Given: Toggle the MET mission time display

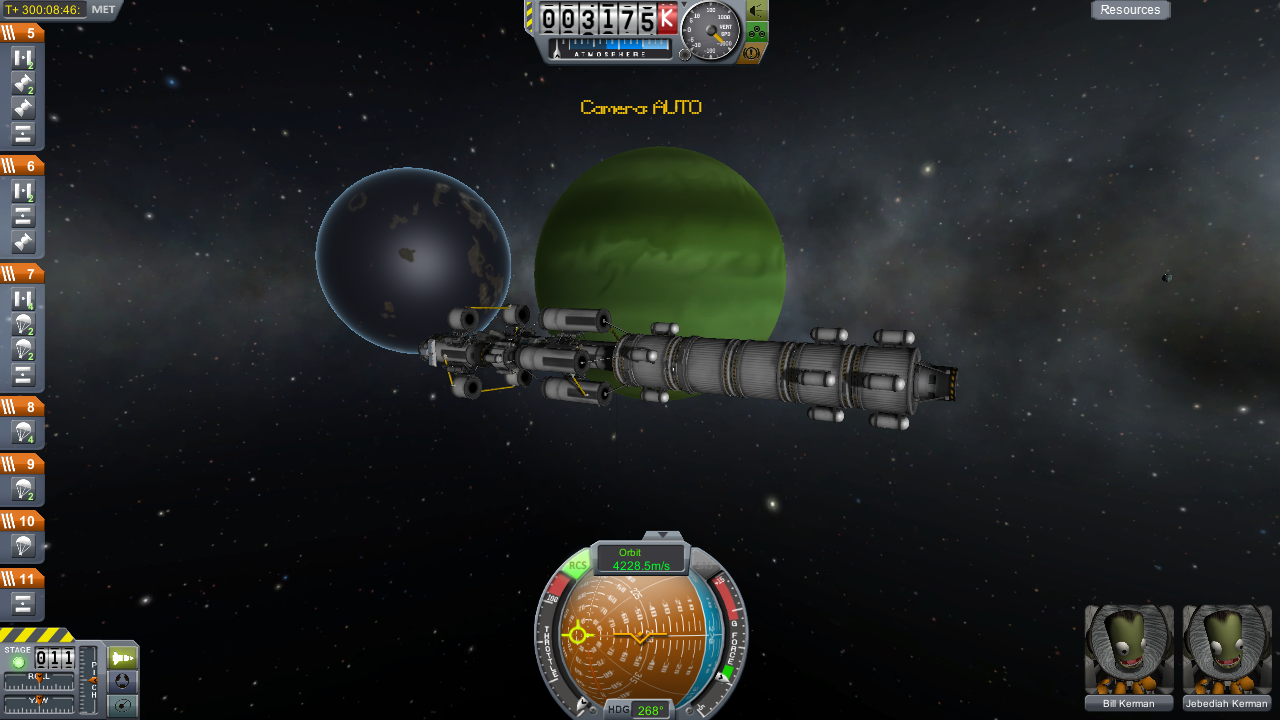Looking at the screenshot, I should (103, 10).
